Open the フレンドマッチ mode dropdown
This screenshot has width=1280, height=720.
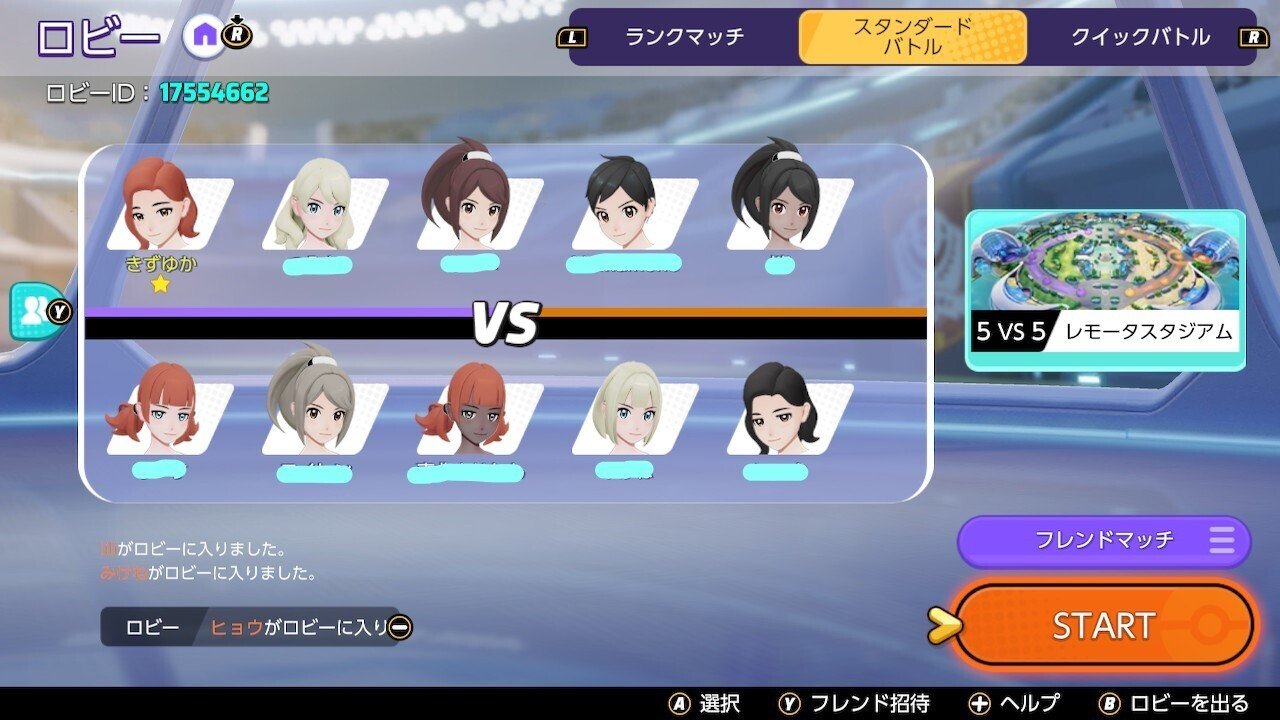click(1104, 541)
